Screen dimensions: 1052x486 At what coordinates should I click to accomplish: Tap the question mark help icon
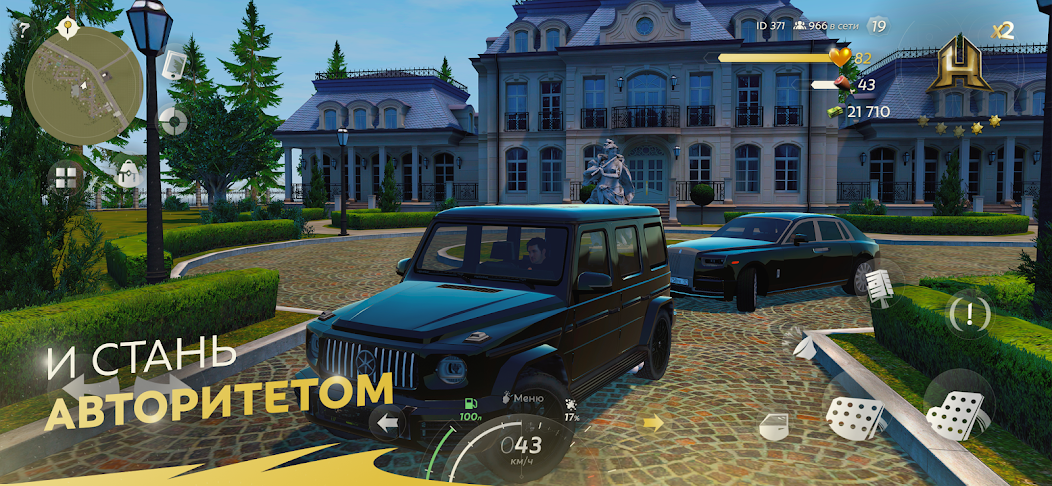23,30
